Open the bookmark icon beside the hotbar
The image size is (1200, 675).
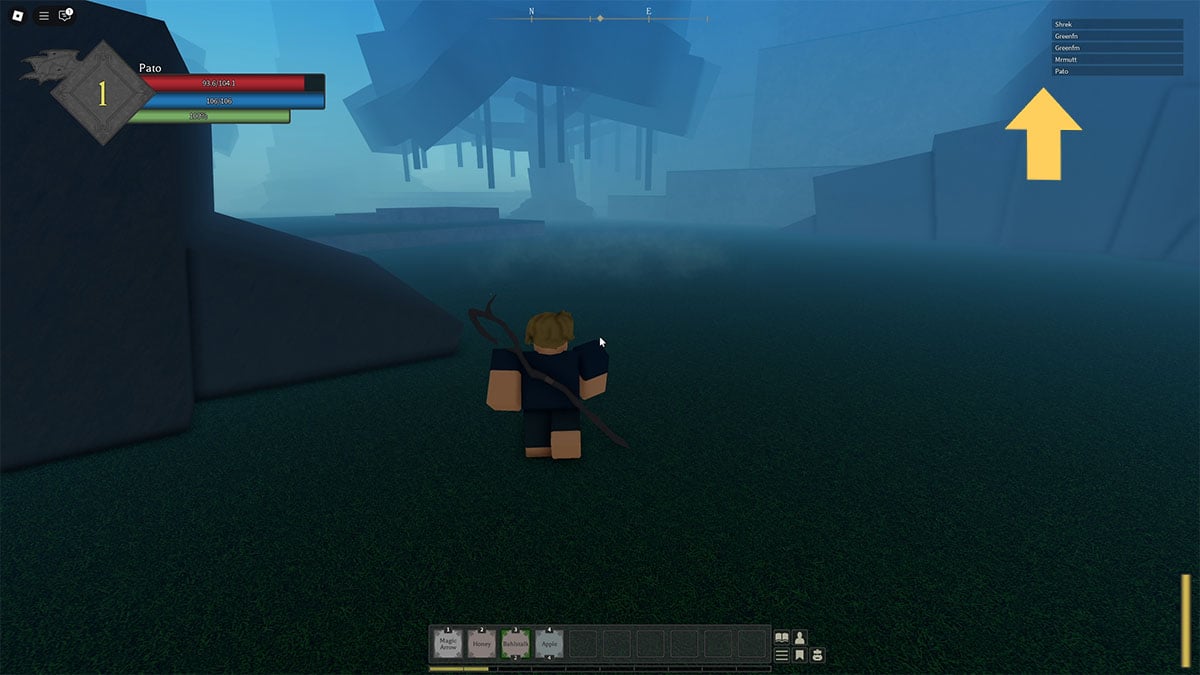tap(800, 656)
